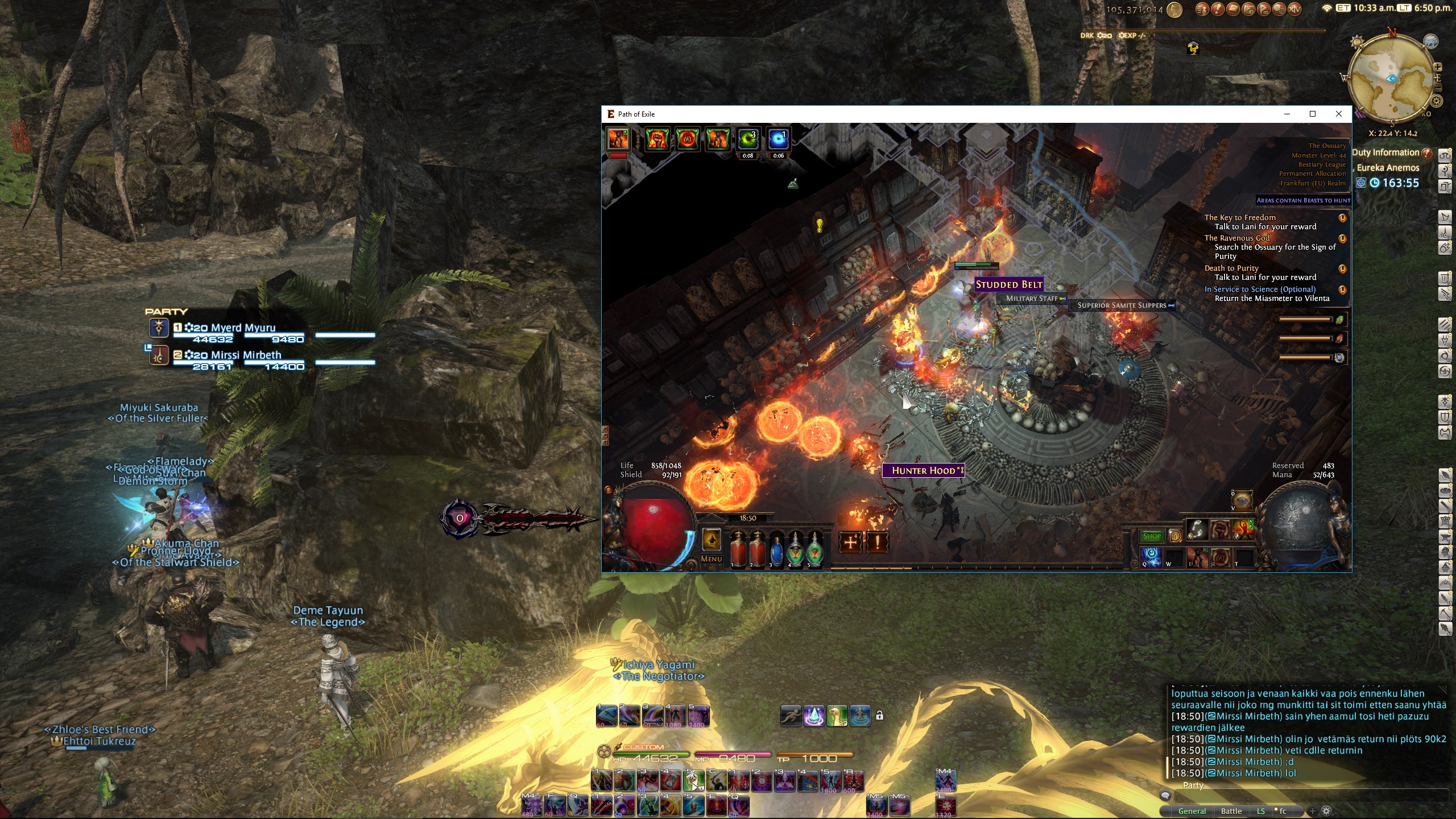
Task: Click the Eureka Anemos minimap
Action: (1391, 78)
